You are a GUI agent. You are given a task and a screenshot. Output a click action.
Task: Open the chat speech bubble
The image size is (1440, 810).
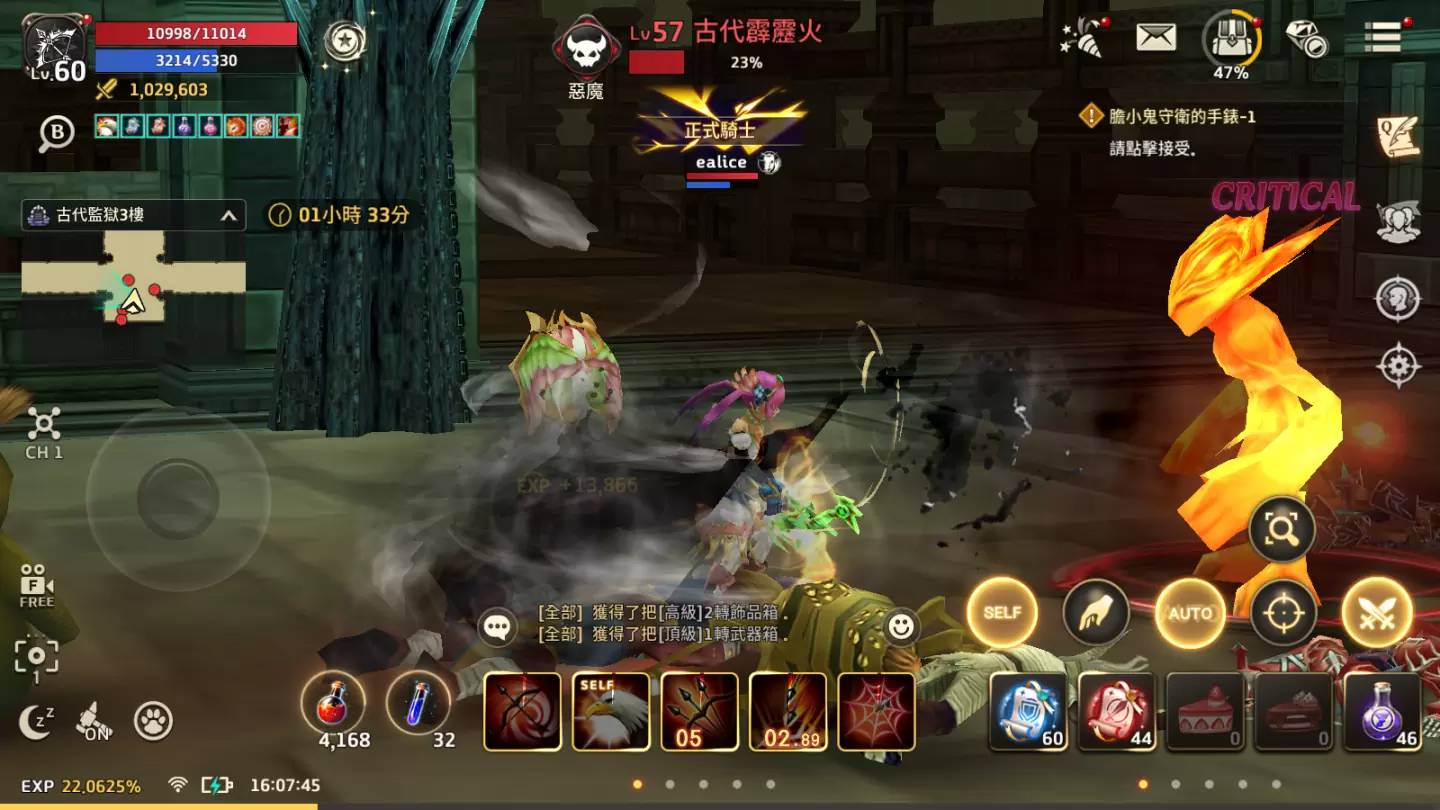(498, 627)
